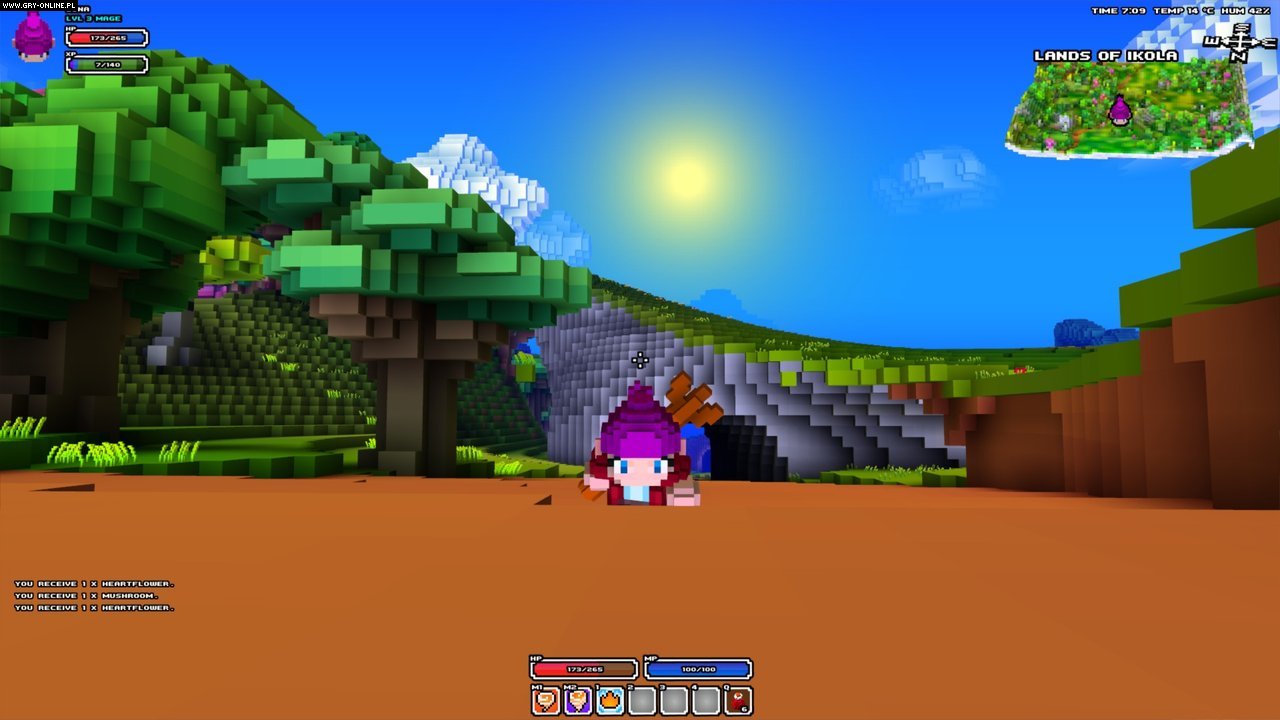Select the empty hotbar slot 2
1280x720 pixels.
(x=641, y=700)
